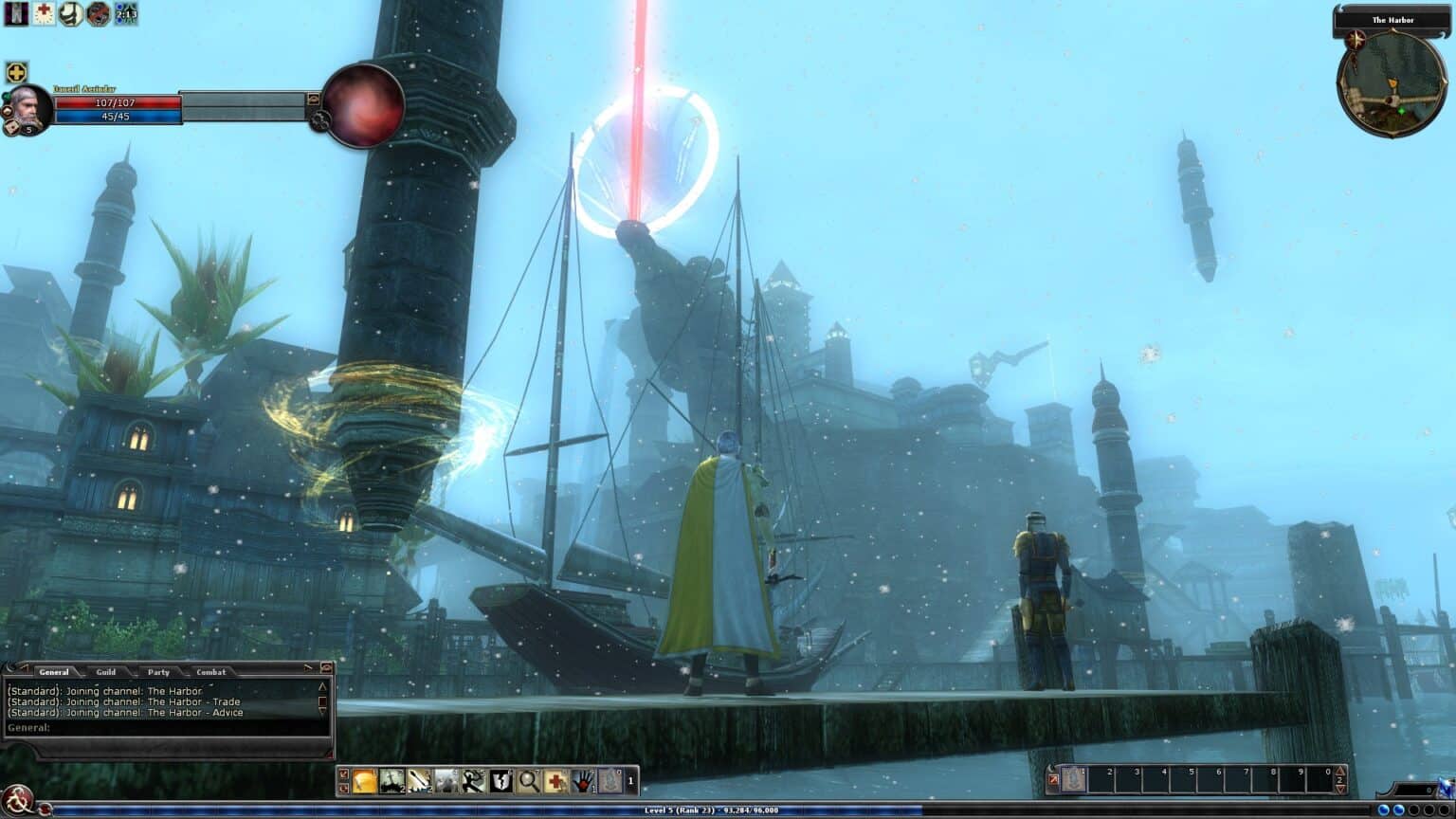Viewport: 1456px width, 819px height.
Task: Toggle the first blue orb at bottom right
Action: tap(1383, 810)
